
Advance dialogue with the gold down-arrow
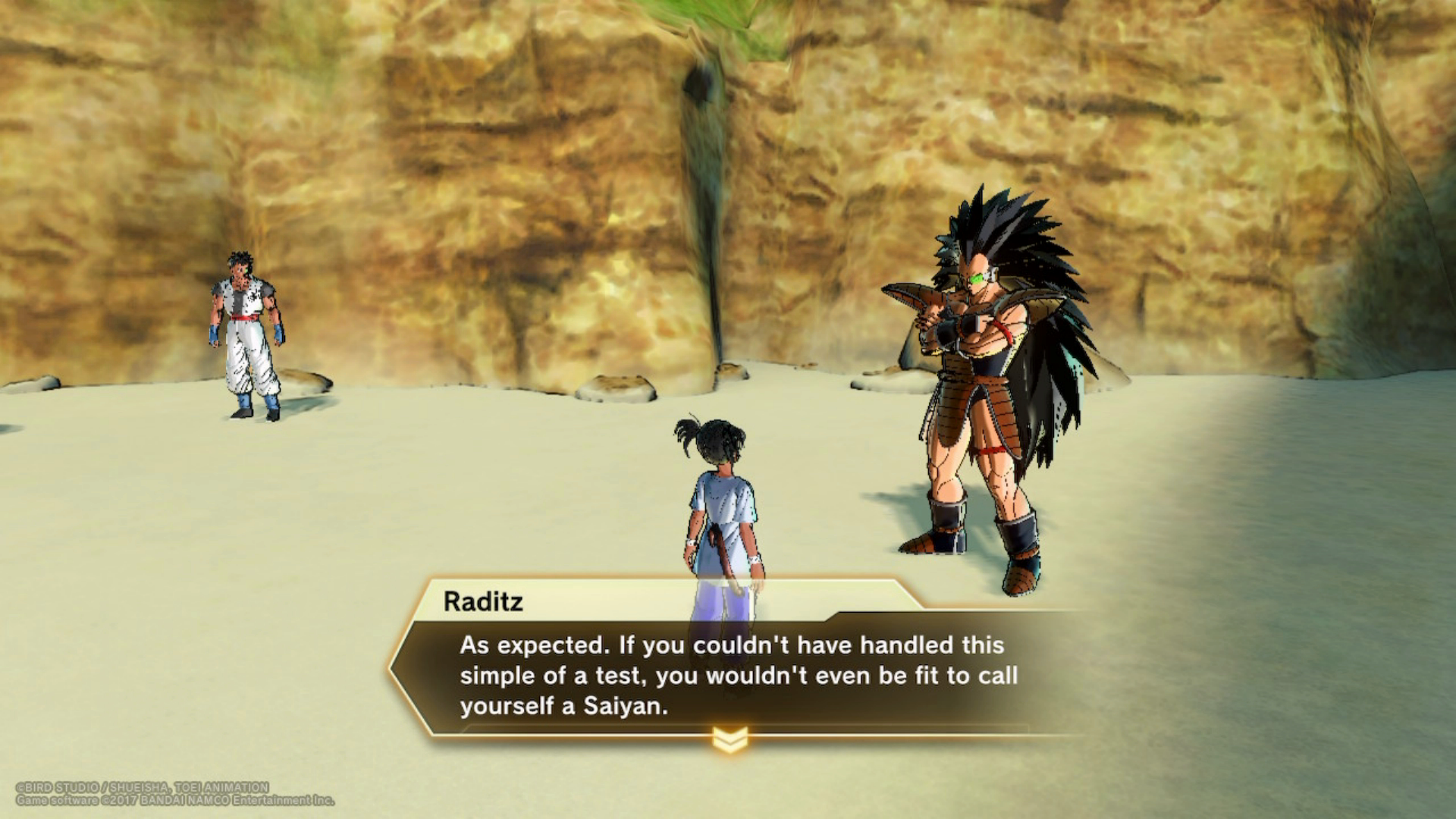730,739
